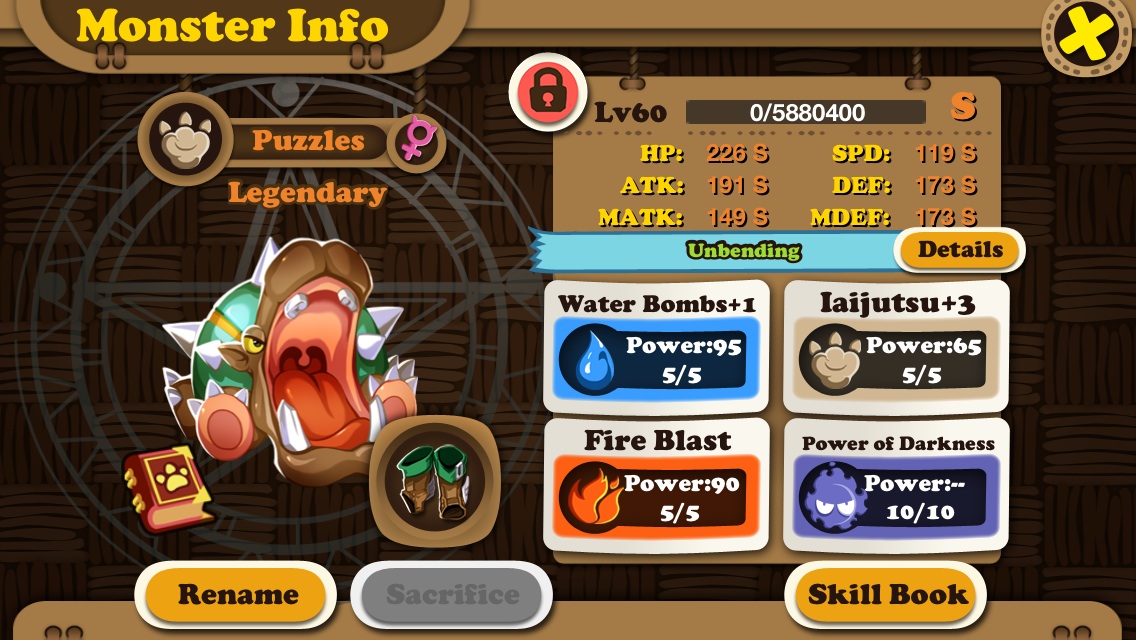Open the red paw-print book icon
Viewport: 1136px width, 640px height.
click(x=167, y=487)
